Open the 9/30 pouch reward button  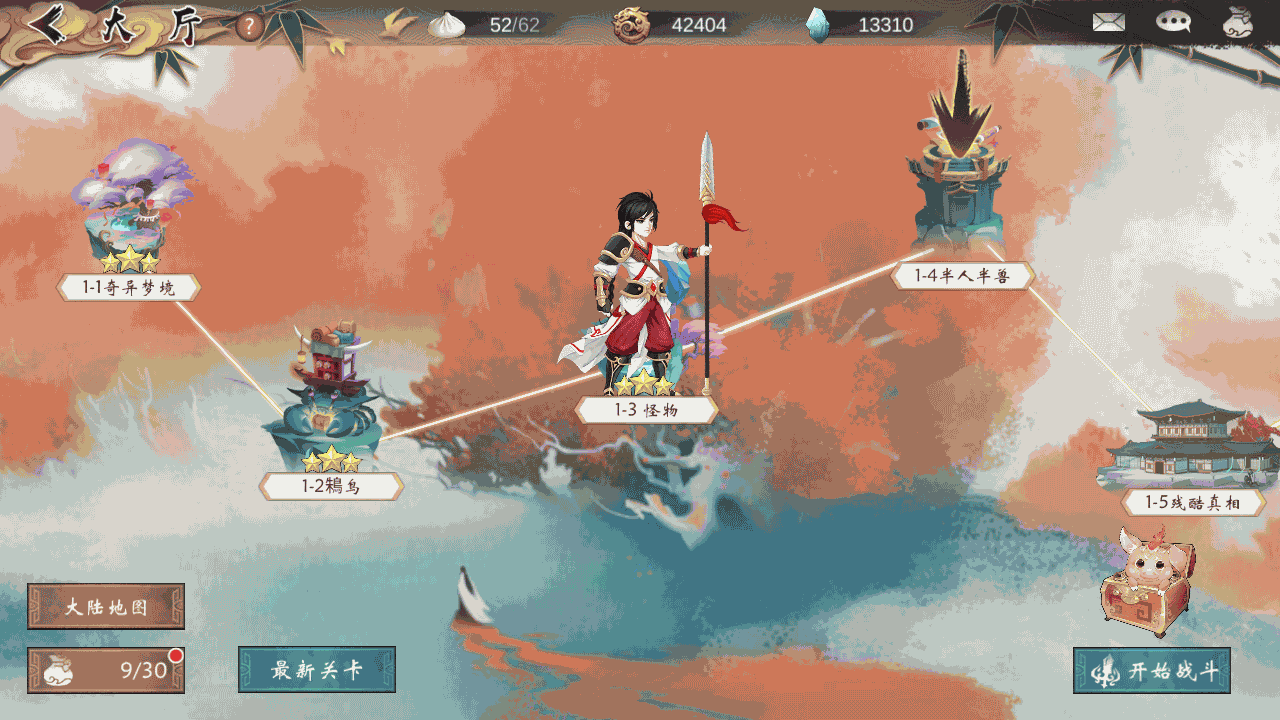106,670
